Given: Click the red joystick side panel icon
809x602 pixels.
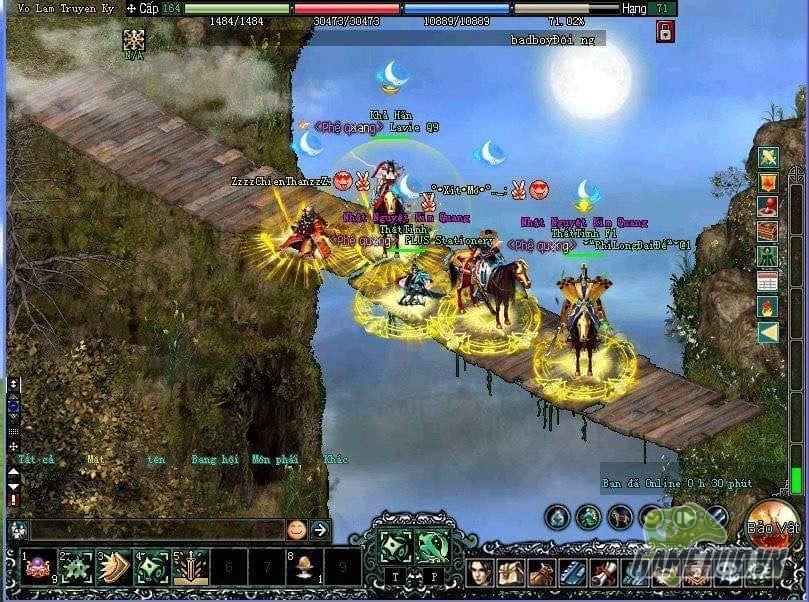Looking at the screenshot, I should (768, 207).
